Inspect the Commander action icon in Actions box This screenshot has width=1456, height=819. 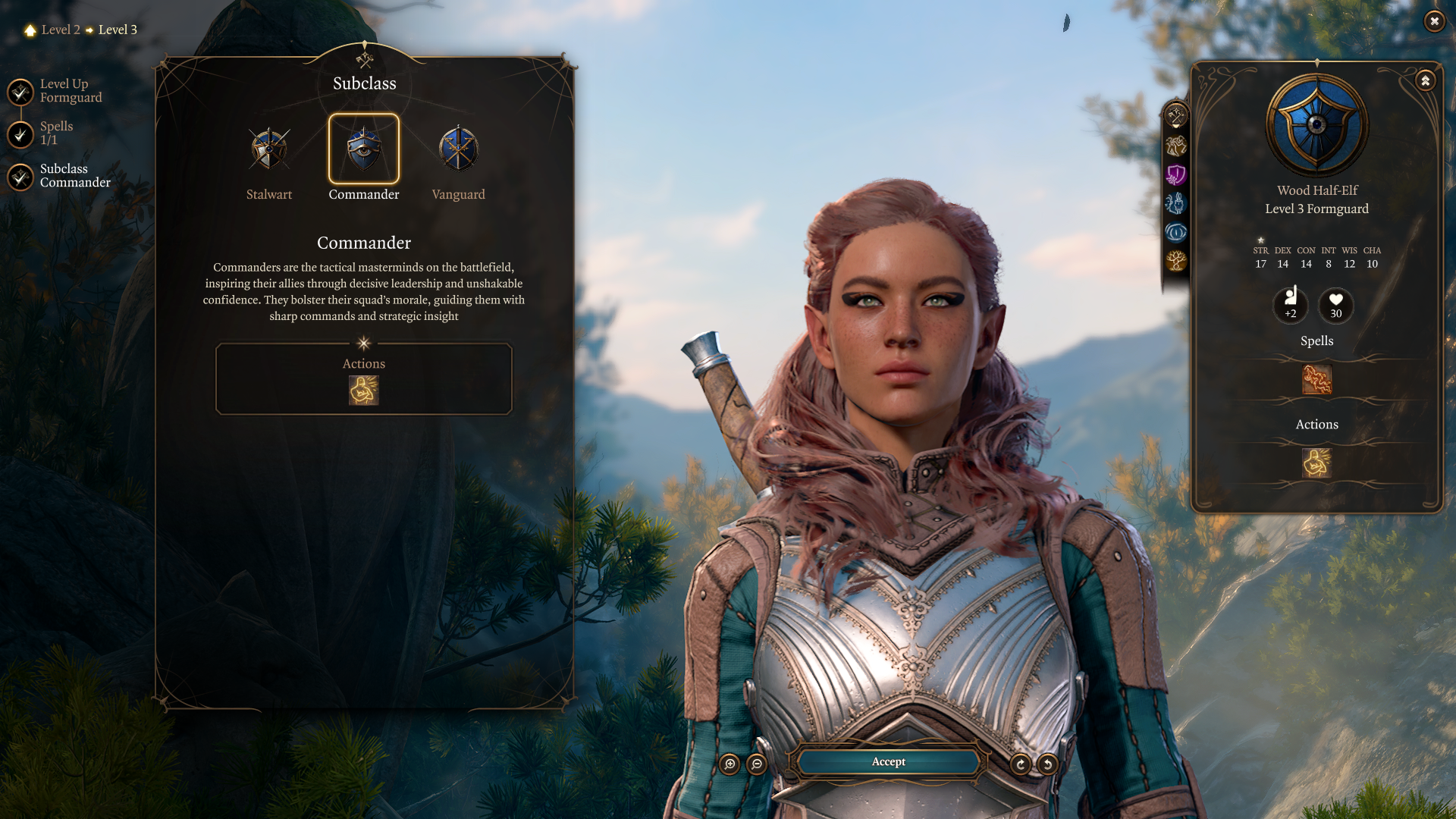(364, 391)
